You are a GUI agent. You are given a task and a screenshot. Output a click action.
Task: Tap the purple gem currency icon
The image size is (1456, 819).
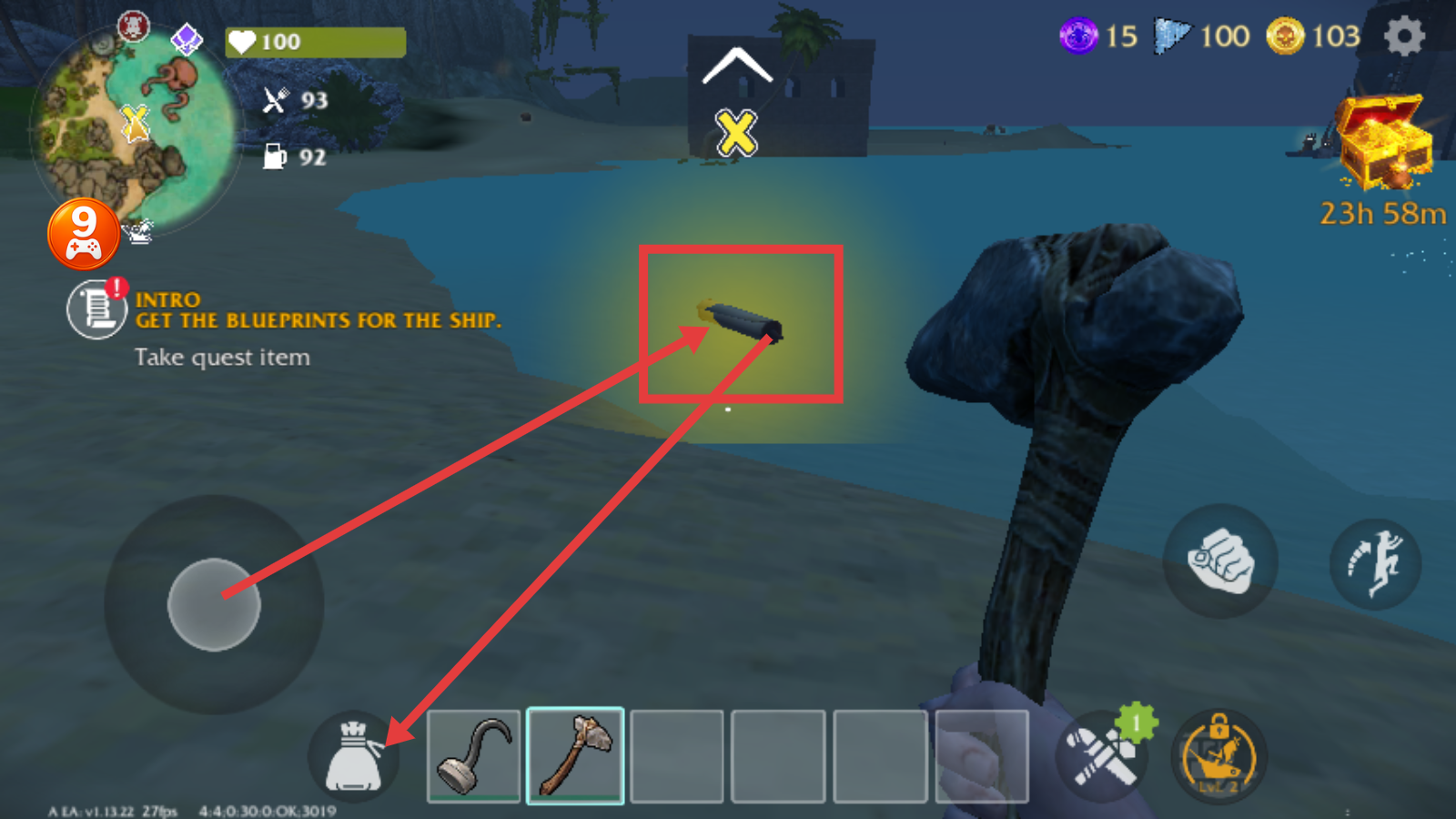point(1078,36)
